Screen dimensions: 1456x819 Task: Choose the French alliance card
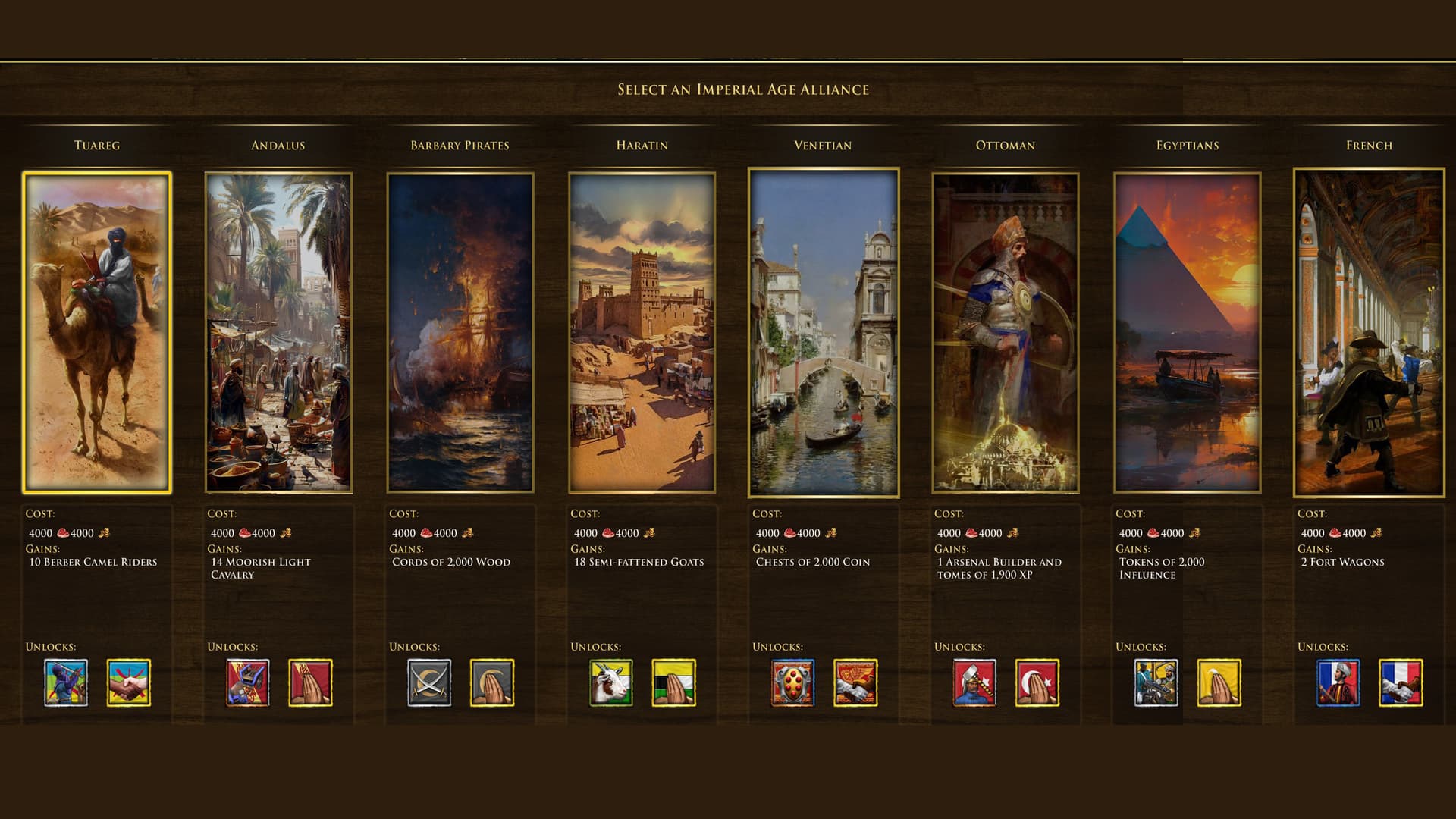pyautogui.click(x=1369, y=332)
